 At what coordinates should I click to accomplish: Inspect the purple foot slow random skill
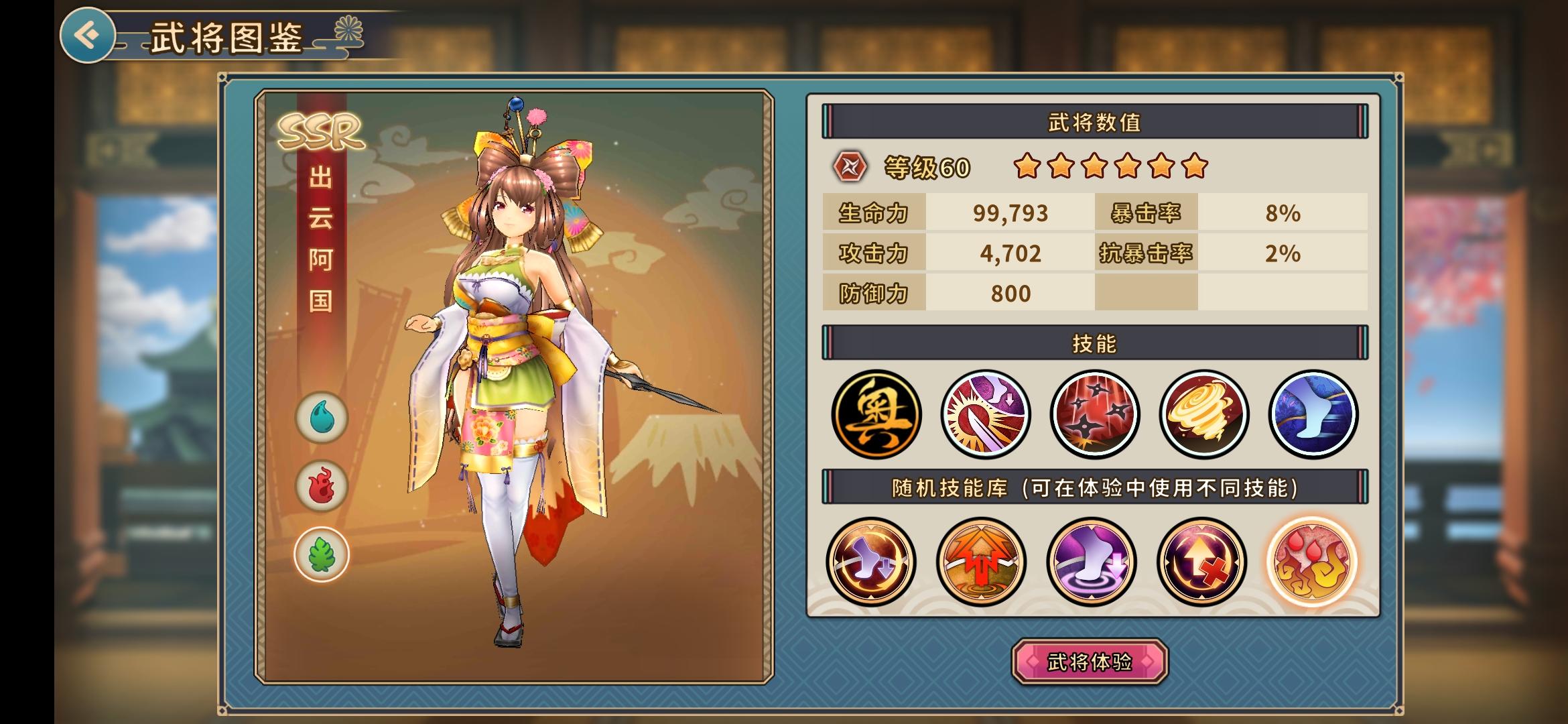click(x=1092, y=561)
